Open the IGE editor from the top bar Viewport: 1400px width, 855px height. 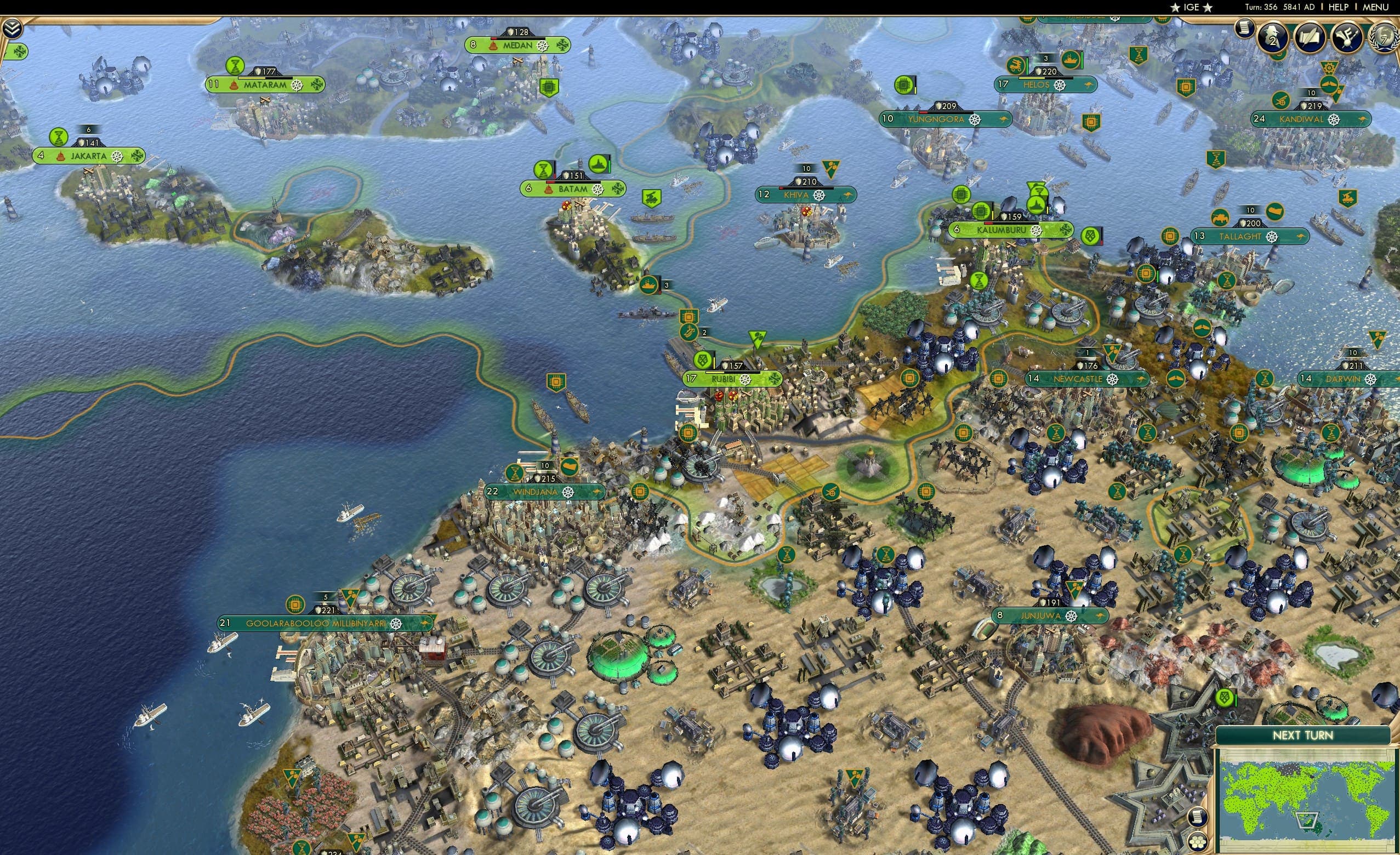[1191, 7]
